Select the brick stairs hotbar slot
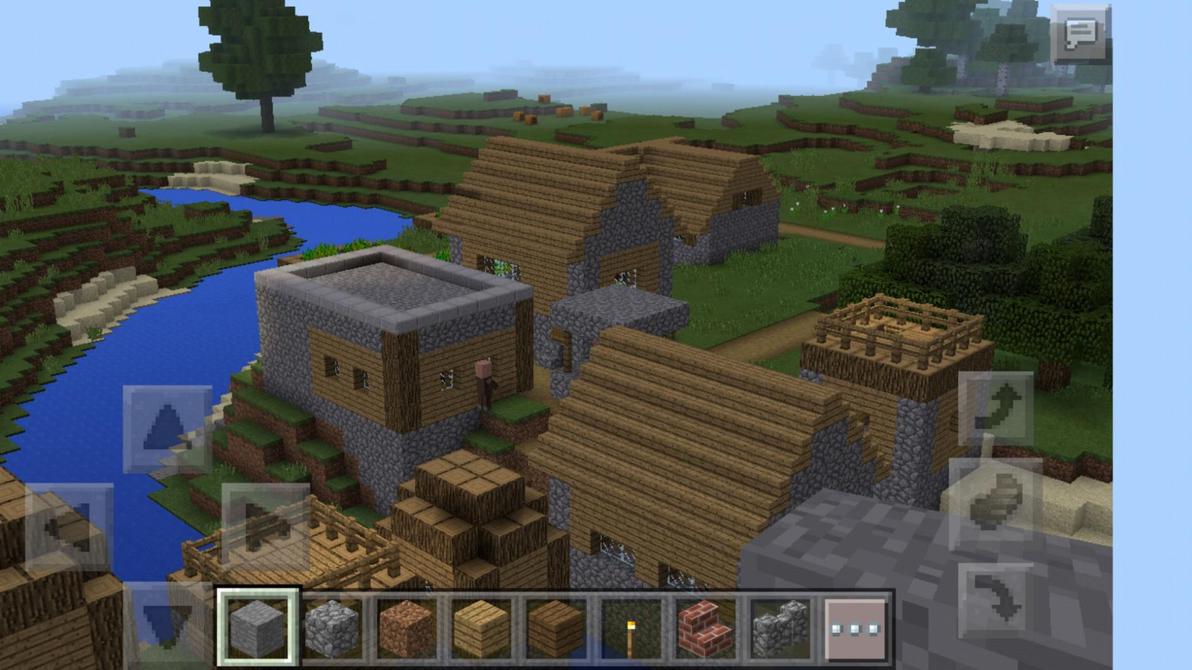 [x=705, y=628]
